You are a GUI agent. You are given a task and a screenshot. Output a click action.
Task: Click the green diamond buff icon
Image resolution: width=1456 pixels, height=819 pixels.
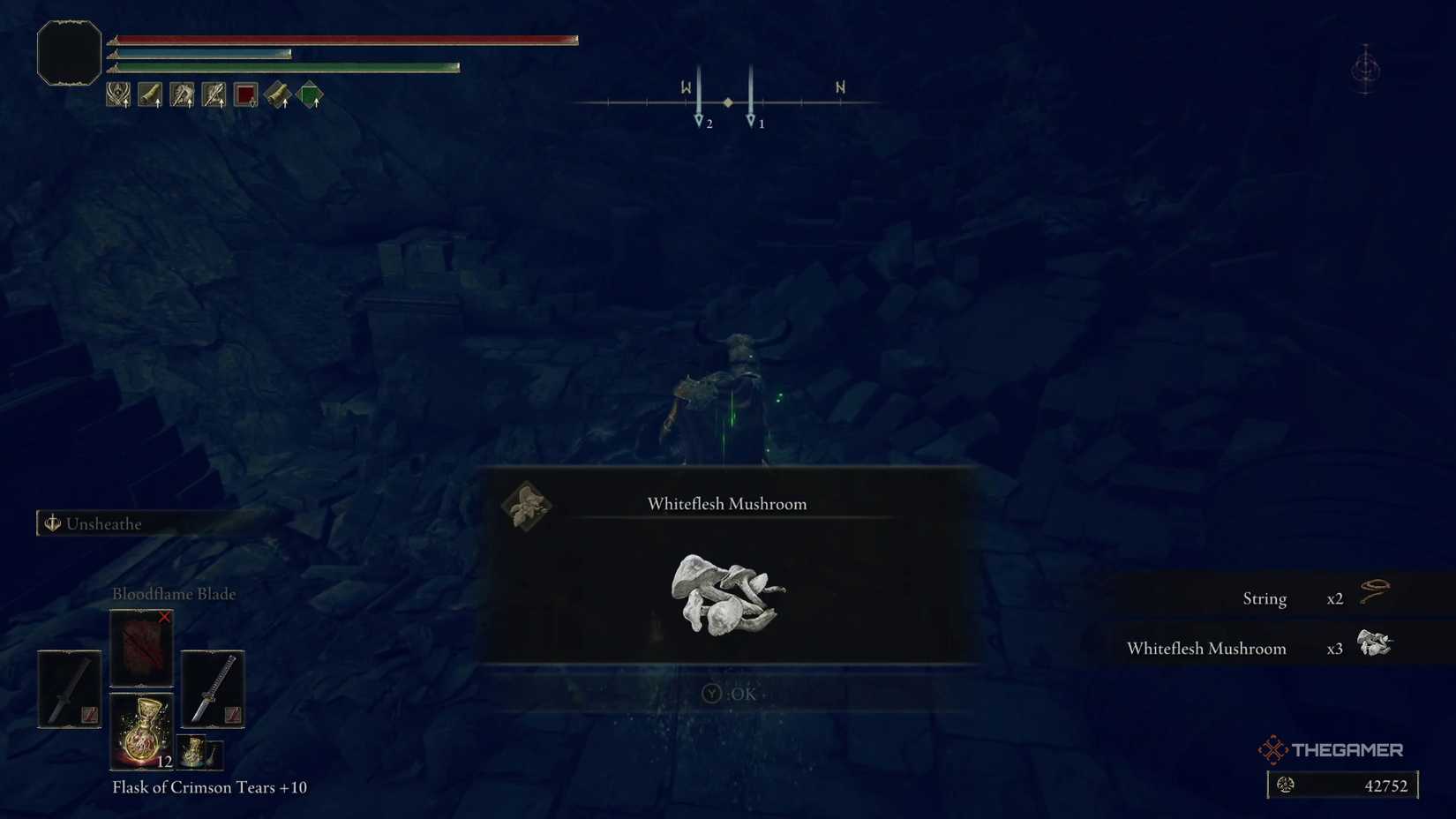click(x=311, y=95)
